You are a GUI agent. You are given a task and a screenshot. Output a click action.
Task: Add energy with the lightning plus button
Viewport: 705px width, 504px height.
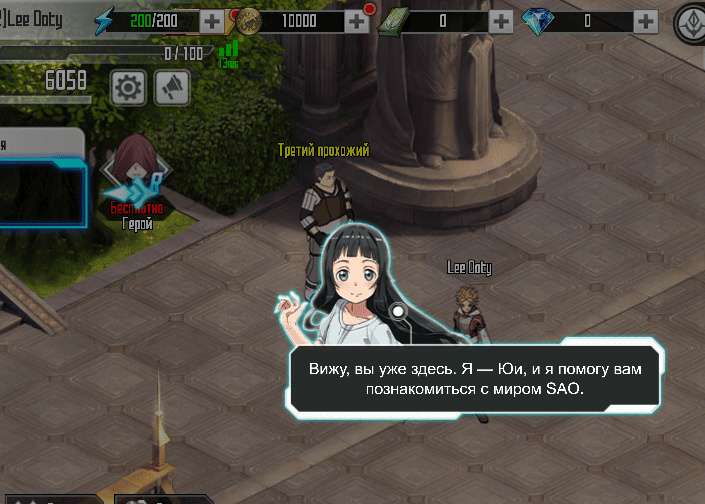(212, 20)
